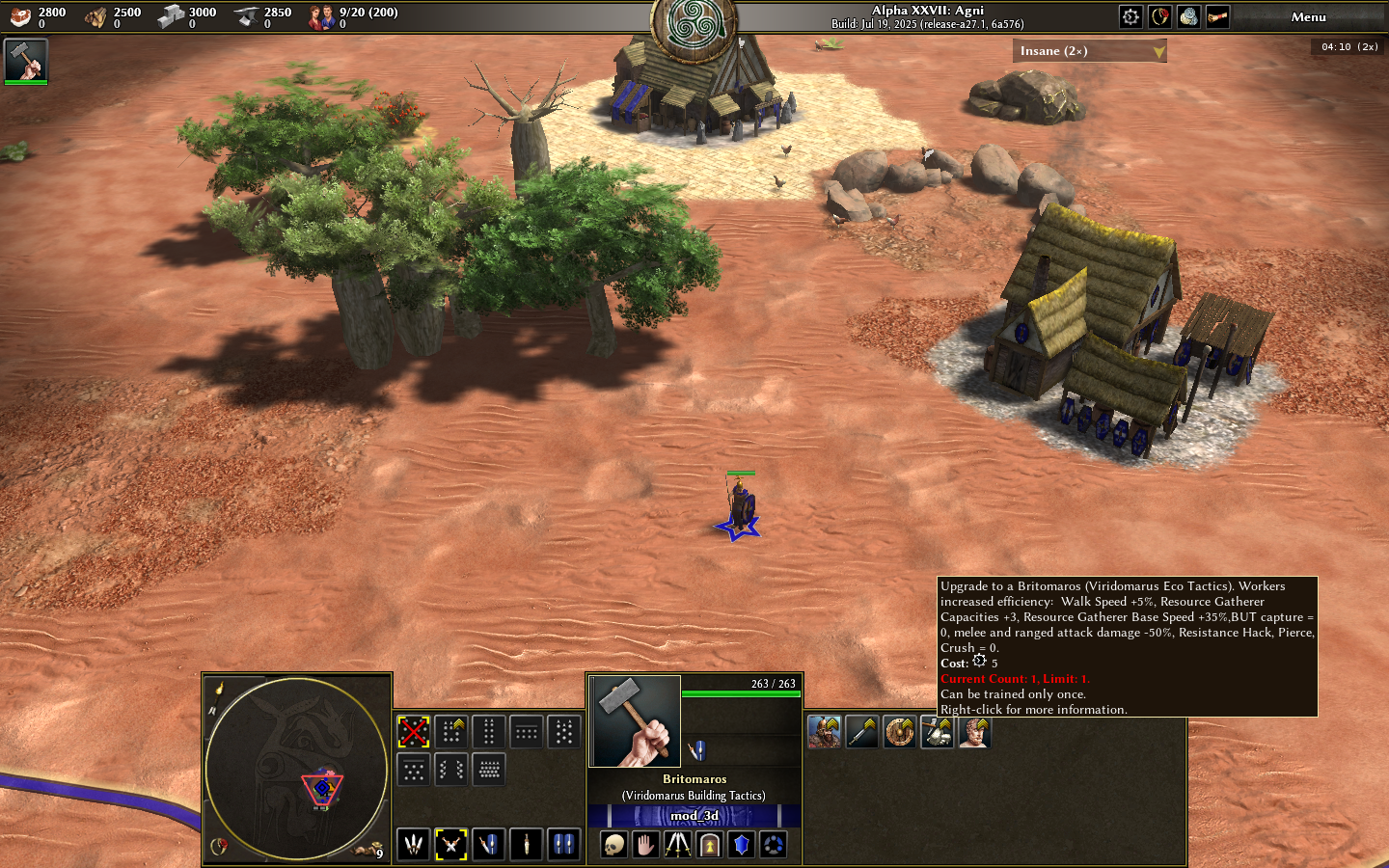This screenshot has width=1389, height=868.
Task: Click the circular patrol command icon
Action: click(774, 846)
